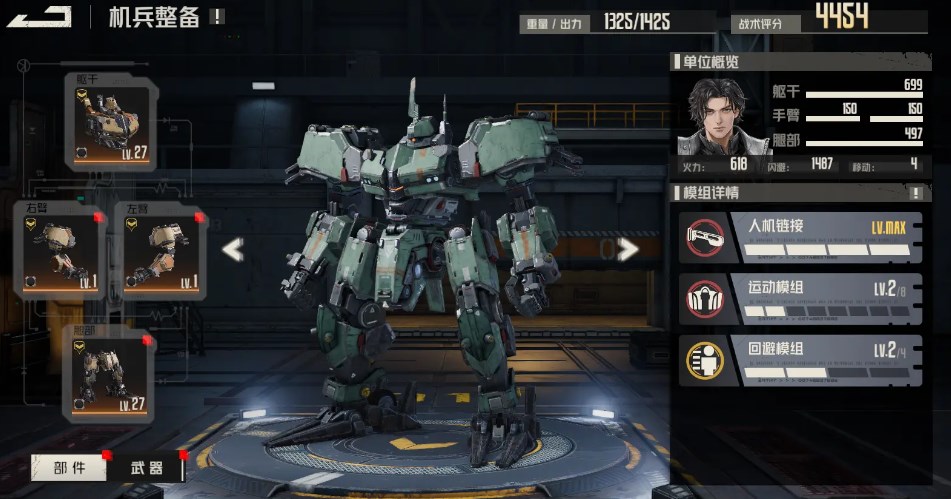Image resolution: width=951 pixels, height=499 pixels.
Task: Open the 运动模组 module entry
Action: (x=801, y=298)
